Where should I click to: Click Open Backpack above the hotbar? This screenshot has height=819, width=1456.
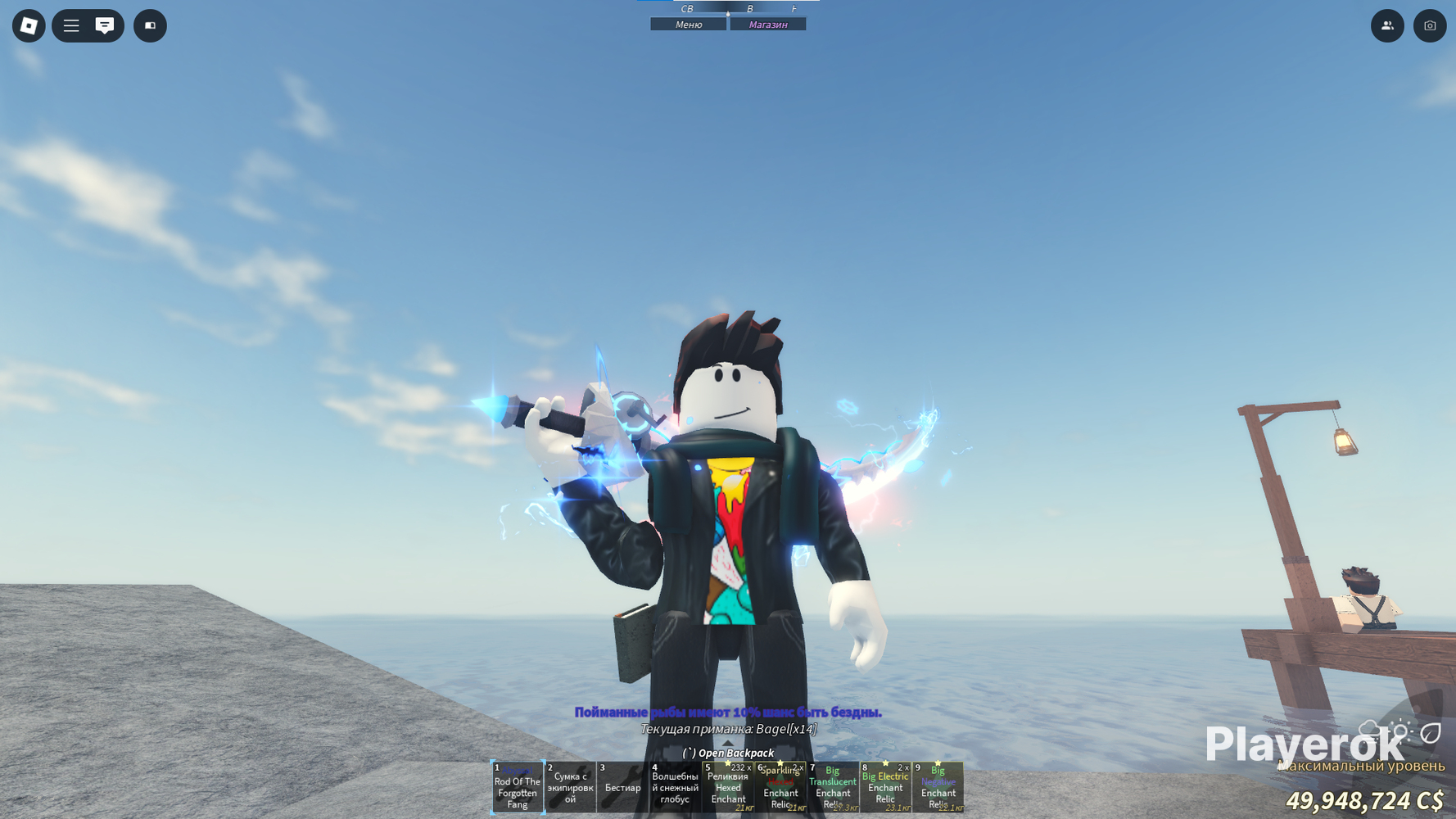point(729,753)
